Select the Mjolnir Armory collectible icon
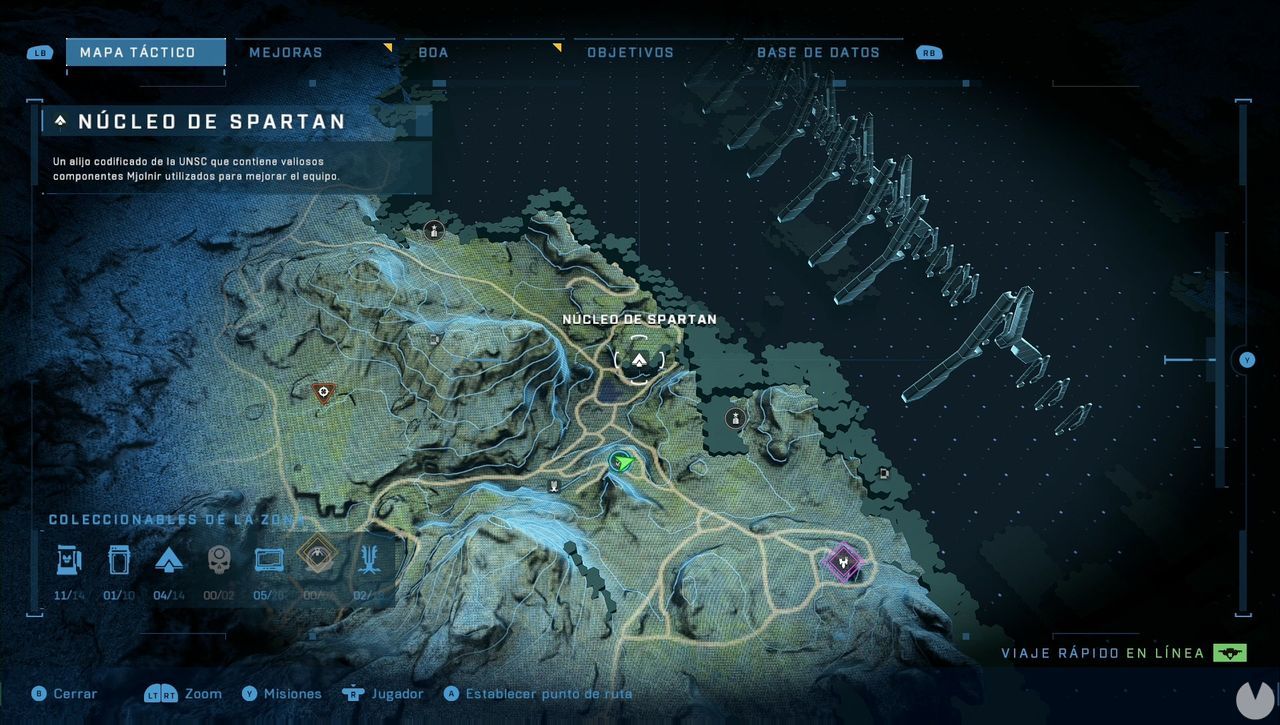The image size is (1280, 725). pyautogui.click(x=68, y=560)
